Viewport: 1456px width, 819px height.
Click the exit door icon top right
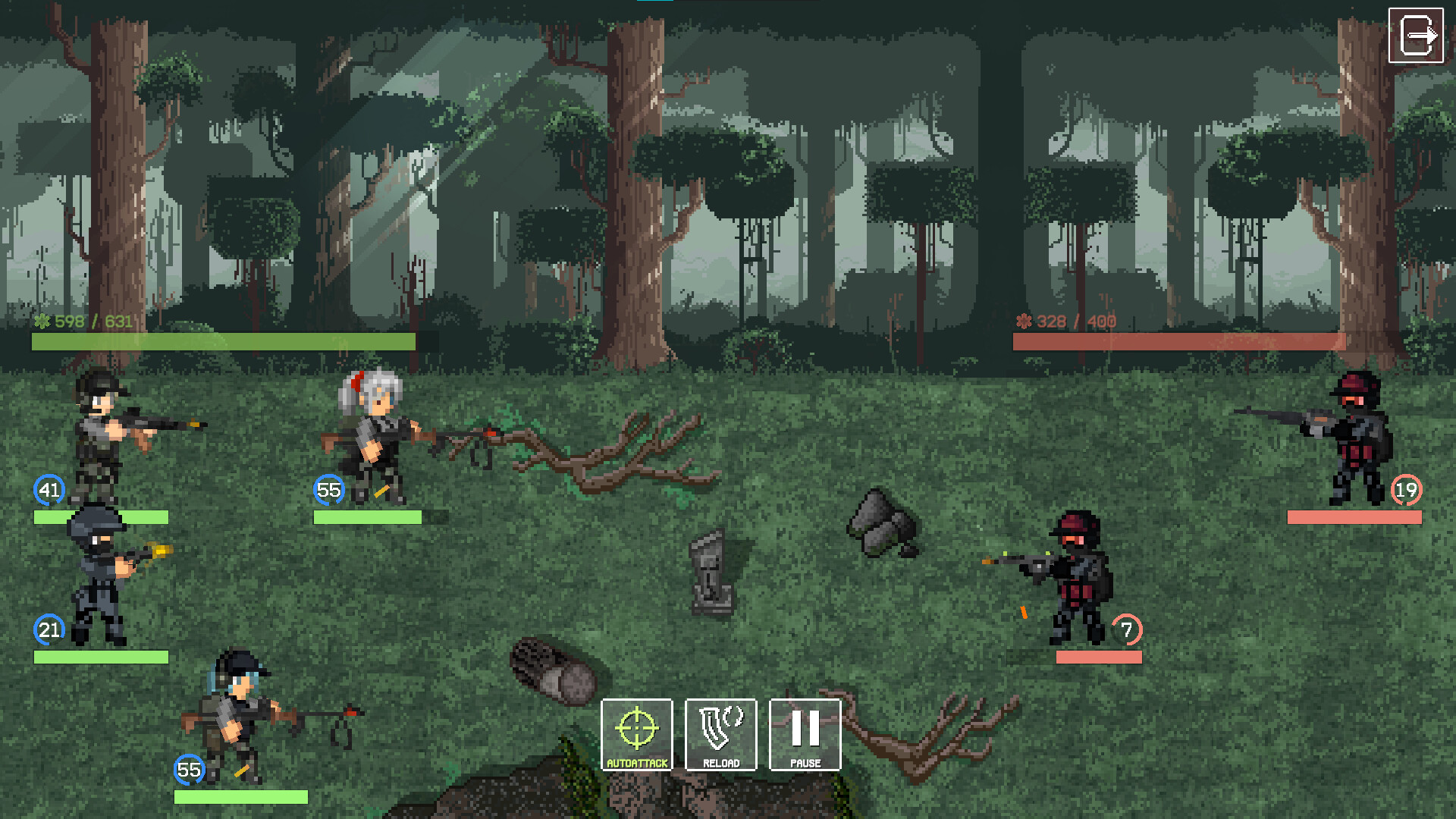[1417, 33]
